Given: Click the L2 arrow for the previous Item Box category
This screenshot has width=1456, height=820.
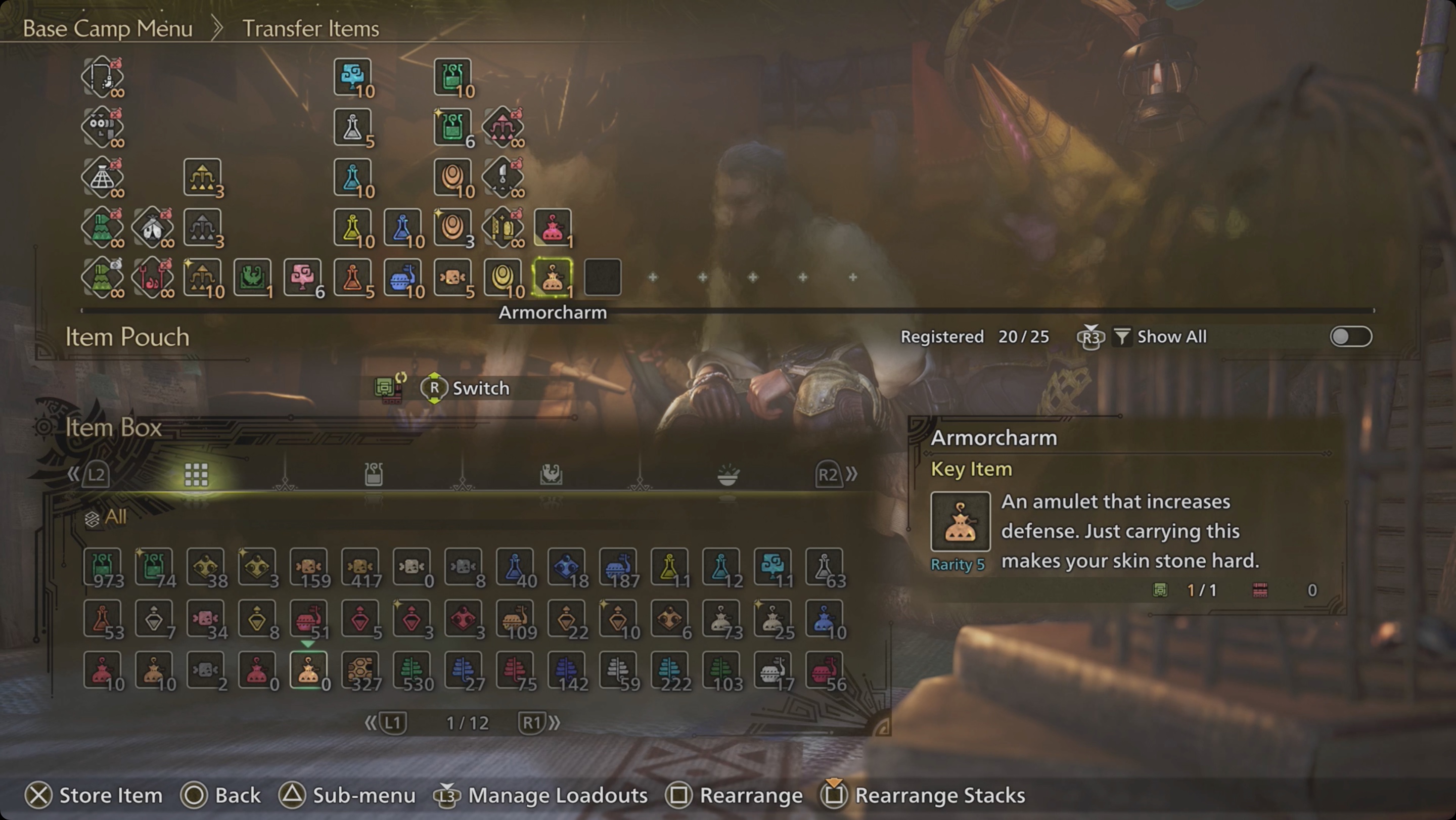Looking at the screenshot, I should pyautogui.click(x=94, y=475).
